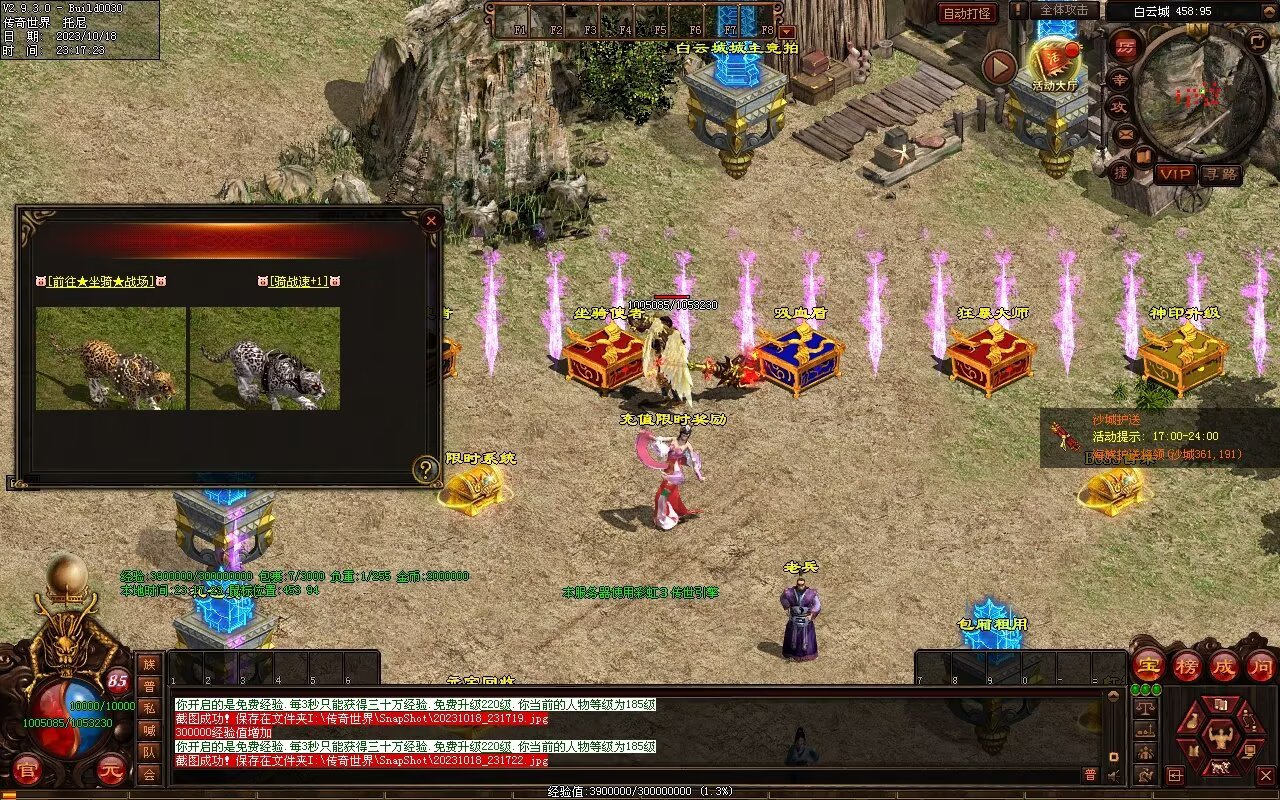1280x800 pixels.
Task: Open the VIP panel
Action: (1175, 174)
